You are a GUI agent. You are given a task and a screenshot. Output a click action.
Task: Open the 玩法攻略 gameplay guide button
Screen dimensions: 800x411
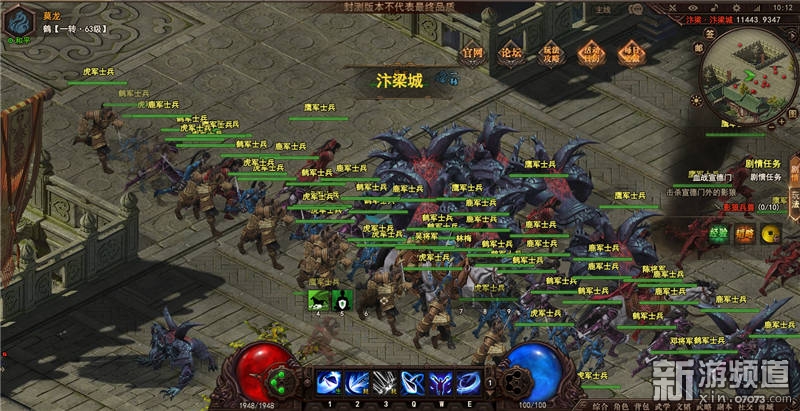coord(552,52)
